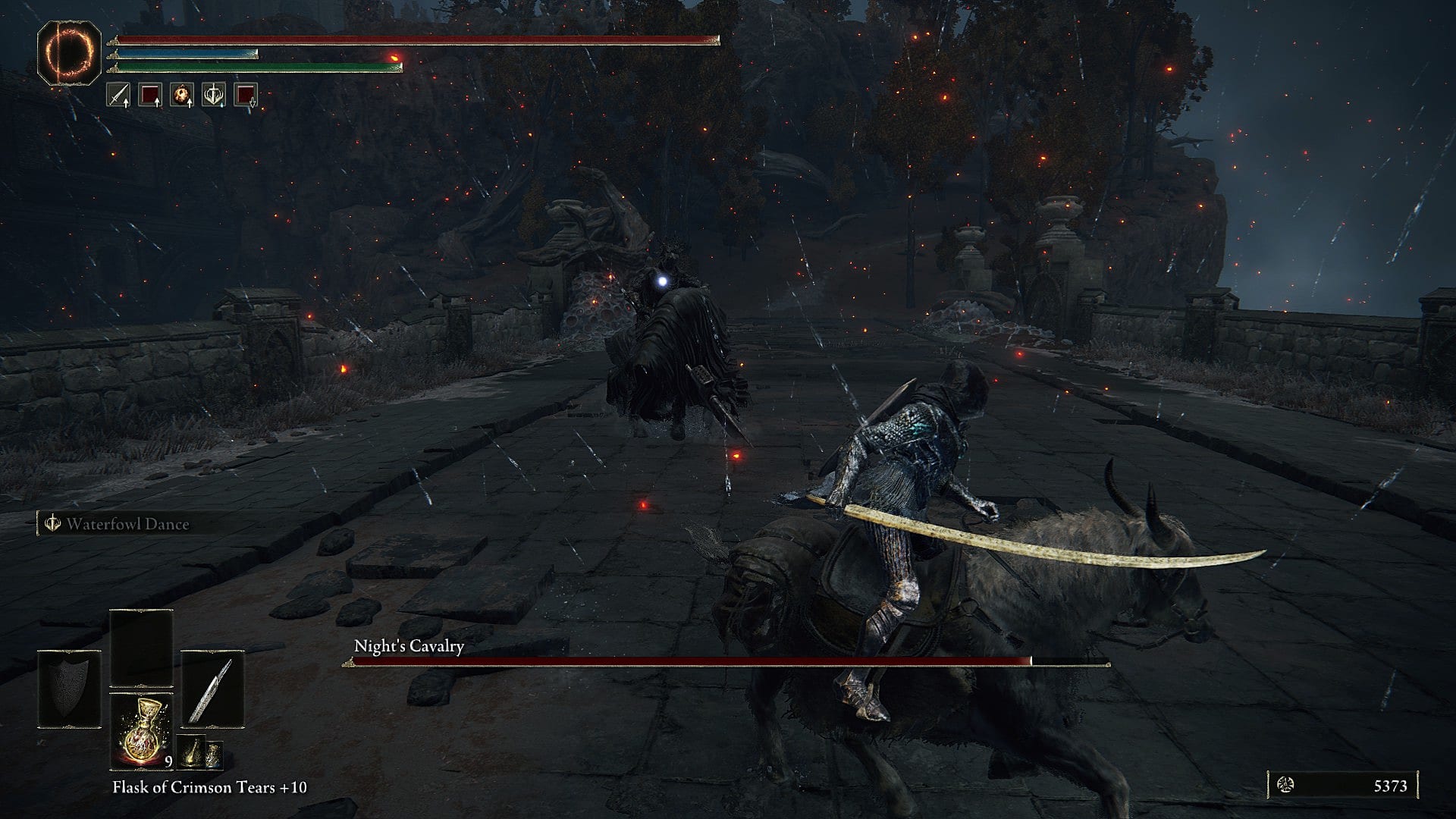Select the fiery orb buff status icon
Screen dimensions: 1456x819
coord(181,95)
